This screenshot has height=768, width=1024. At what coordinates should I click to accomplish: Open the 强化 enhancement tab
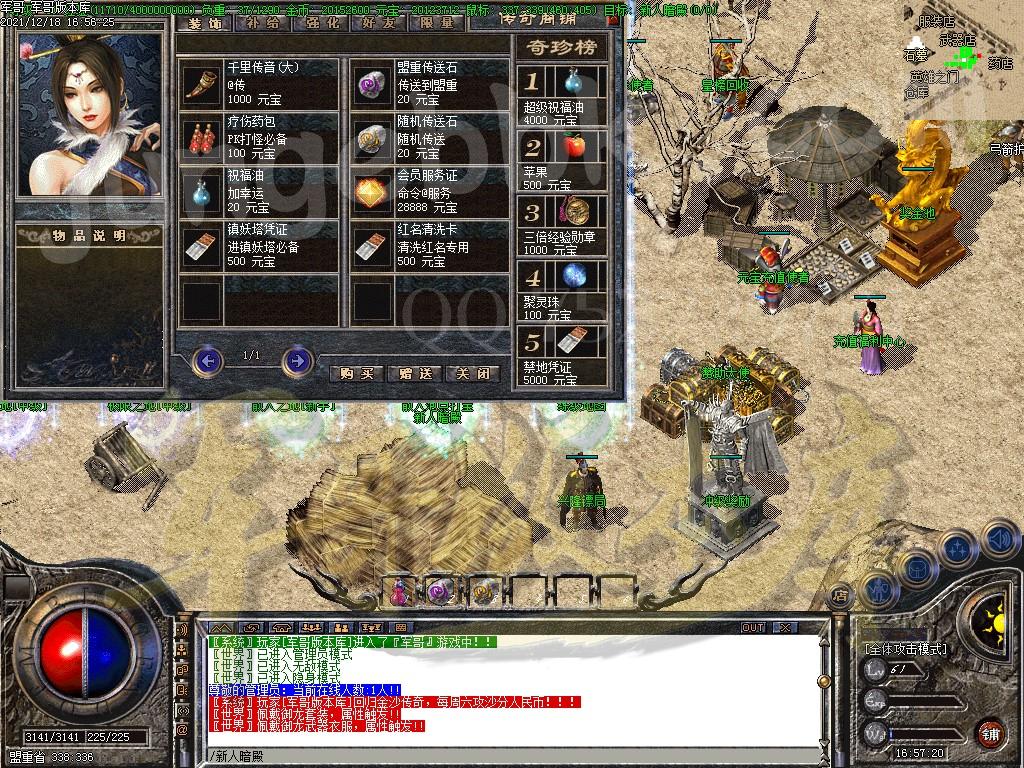click(x=320, y=21)
